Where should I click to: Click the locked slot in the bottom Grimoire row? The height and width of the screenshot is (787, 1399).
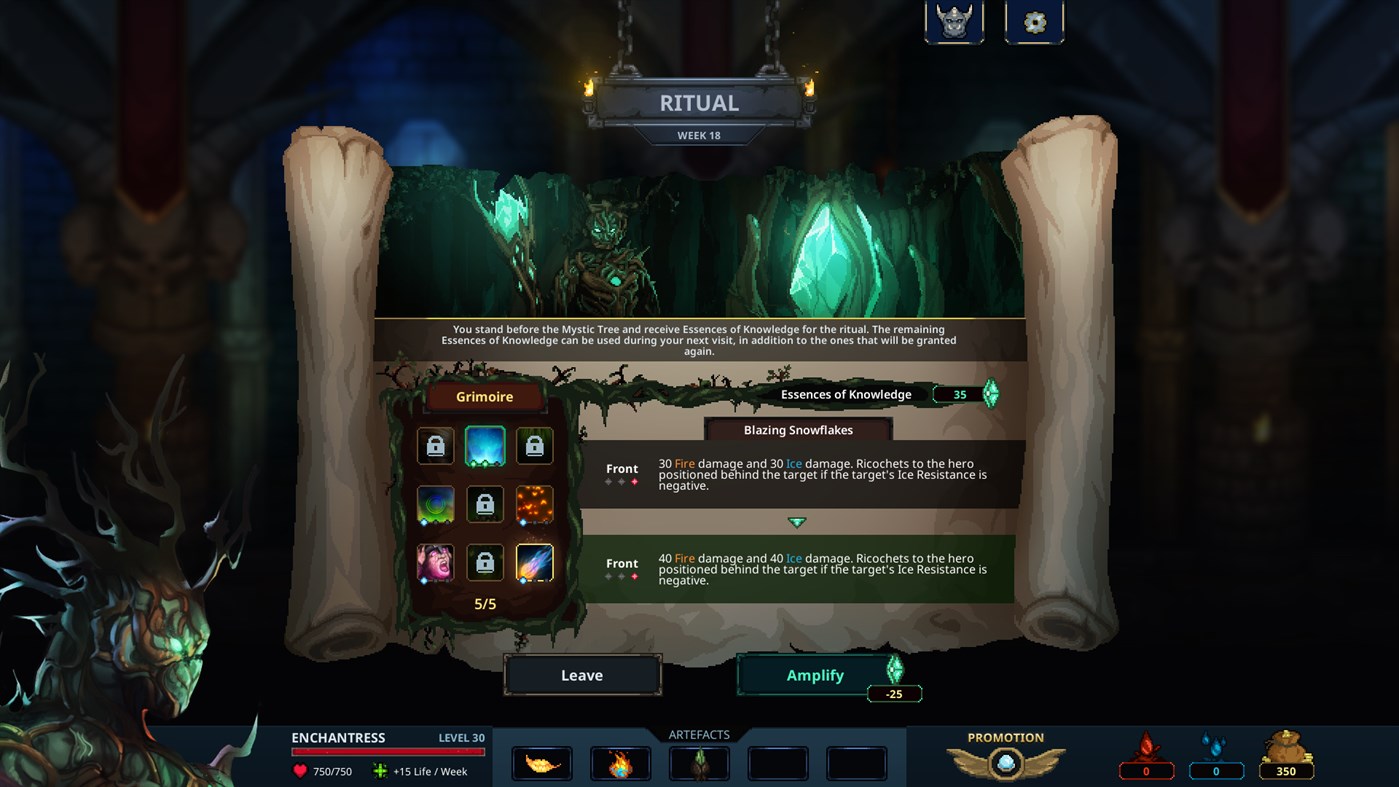tap(485, 563)
